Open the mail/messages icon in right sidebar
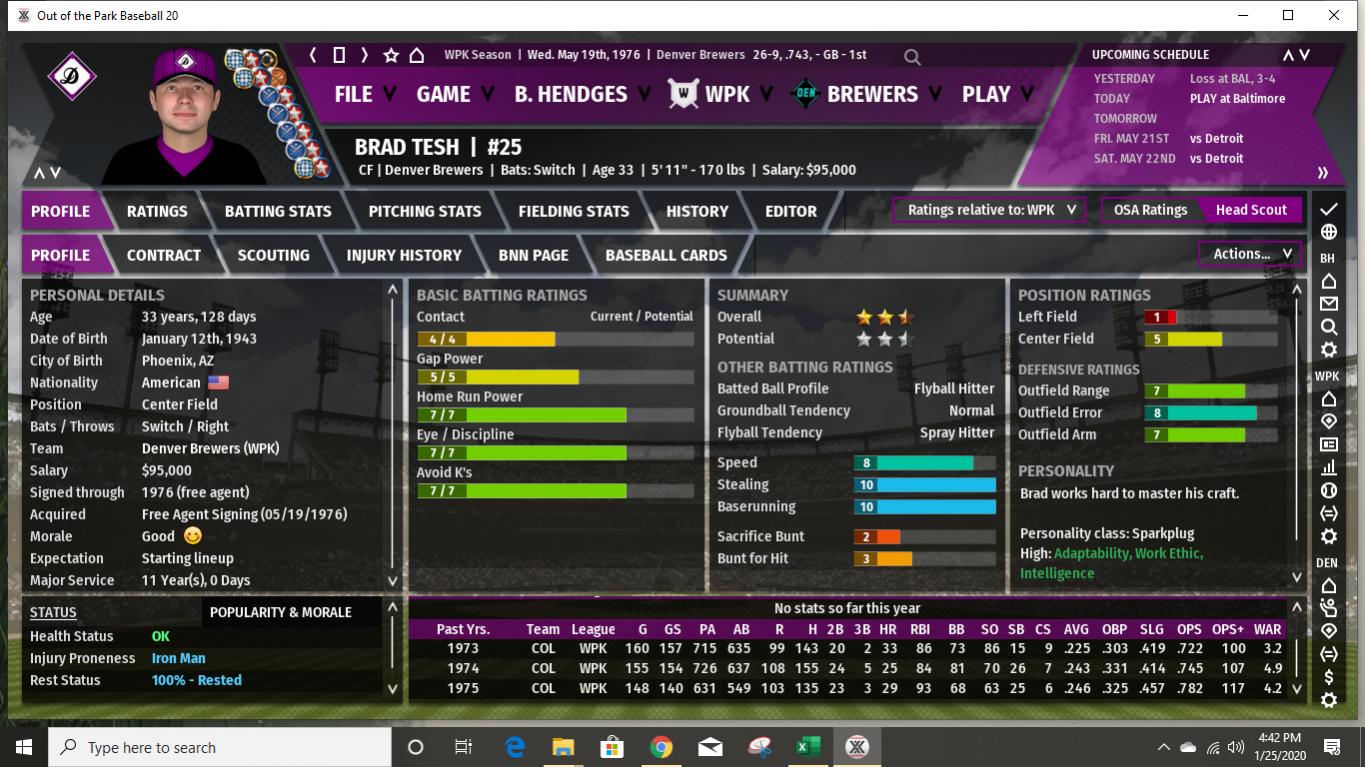Viewport: 1365px width, 767px height. [1327, 303]
